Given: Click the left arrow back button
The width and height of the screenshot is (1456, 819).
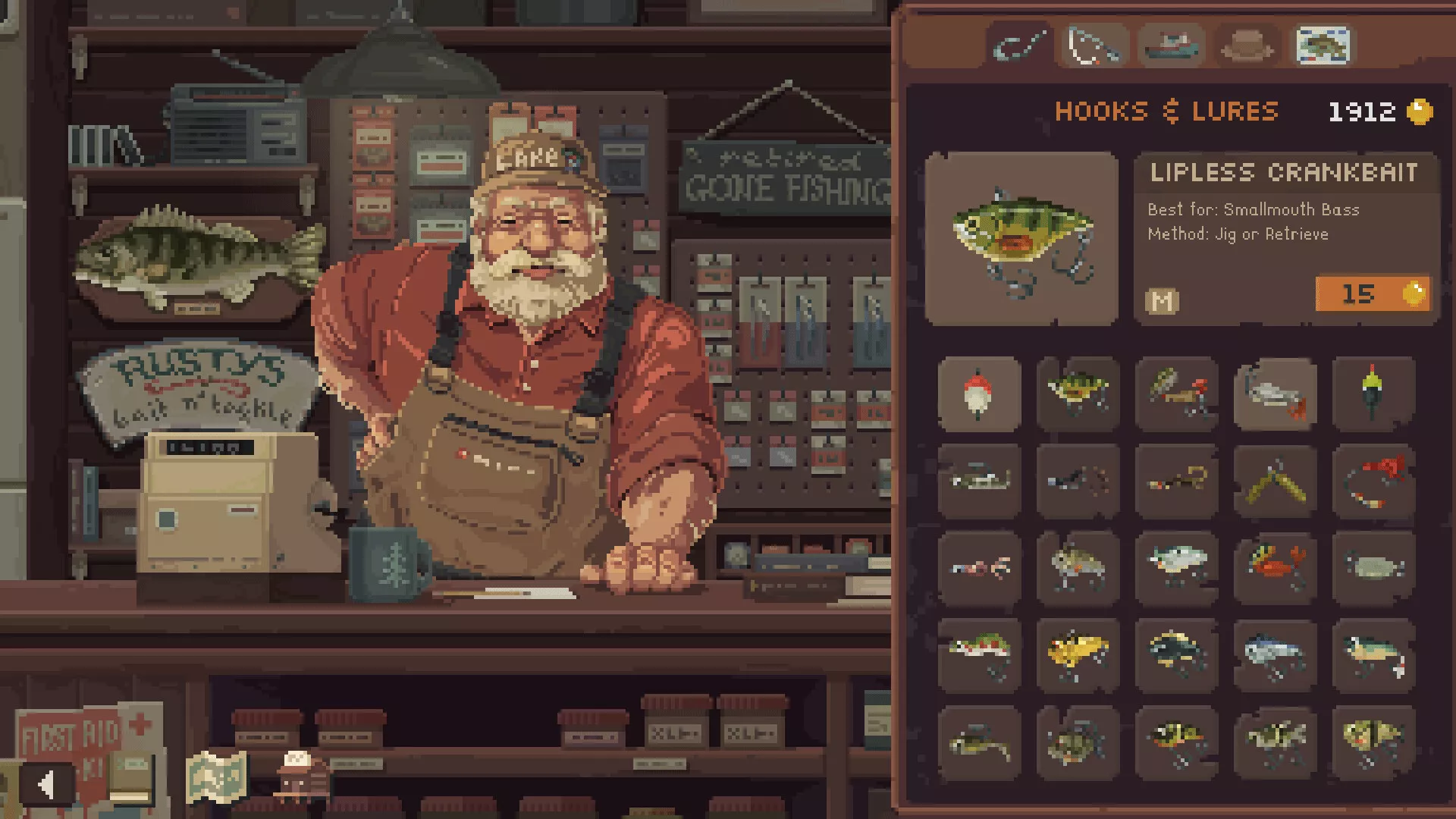Looking at the screenshot, I should point(47,784).
